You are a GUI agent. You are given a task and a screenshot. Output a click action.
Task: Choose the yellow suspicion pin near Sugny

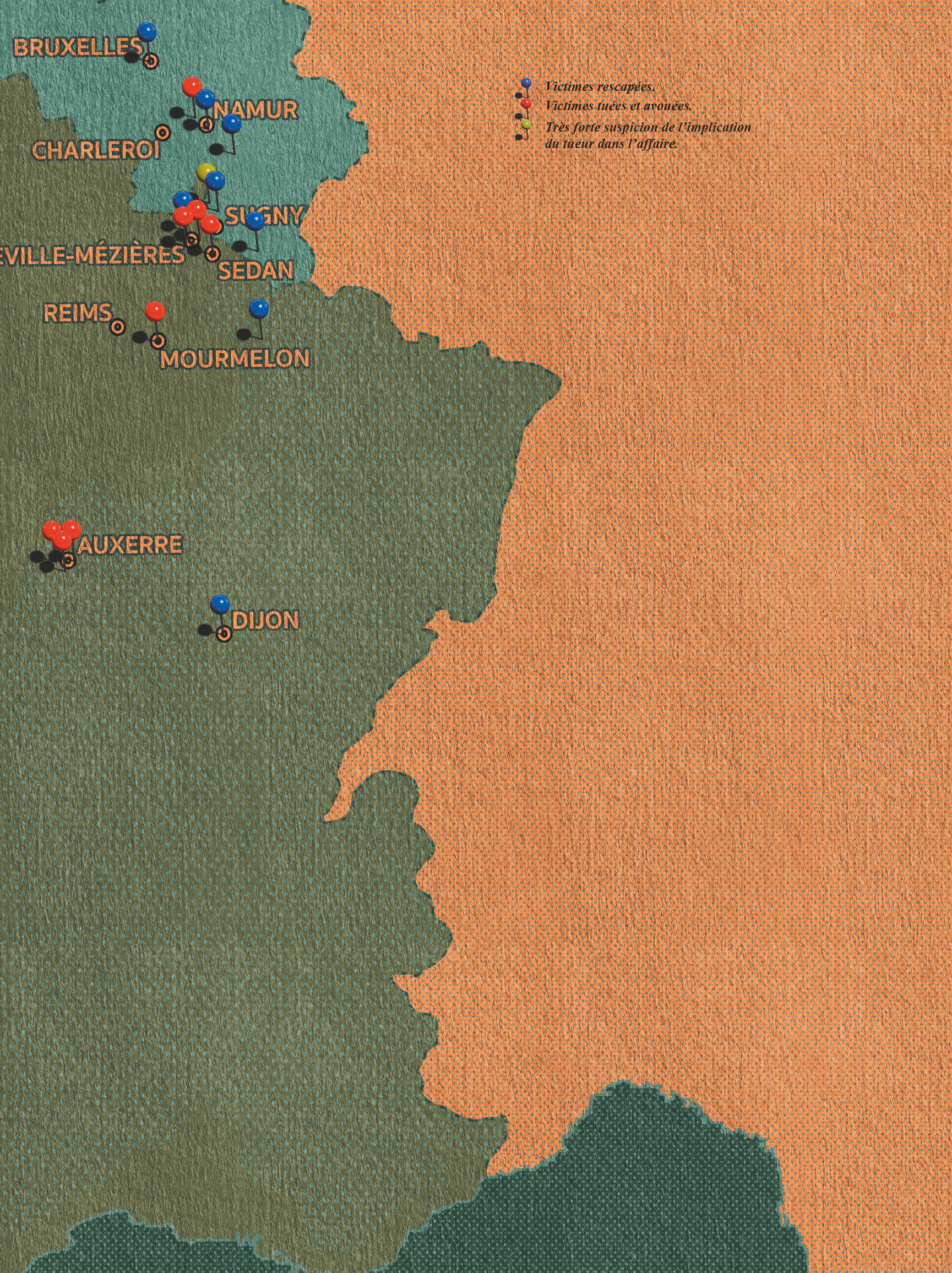(x=204, y=171)
